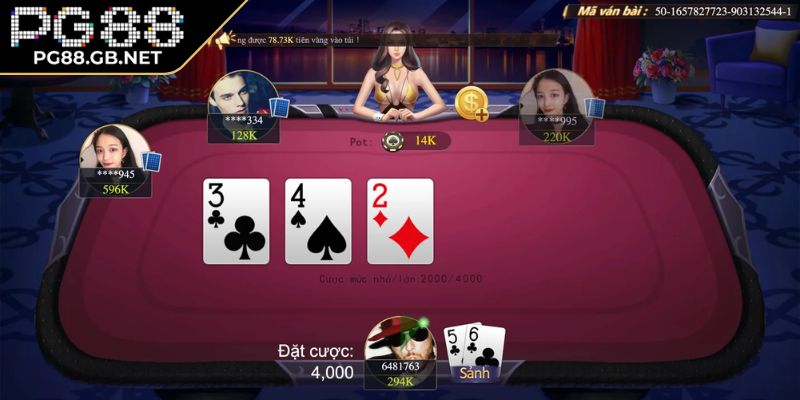Click the PG88 logo banner
The image size is (800, 400).
tap(95, 35)
